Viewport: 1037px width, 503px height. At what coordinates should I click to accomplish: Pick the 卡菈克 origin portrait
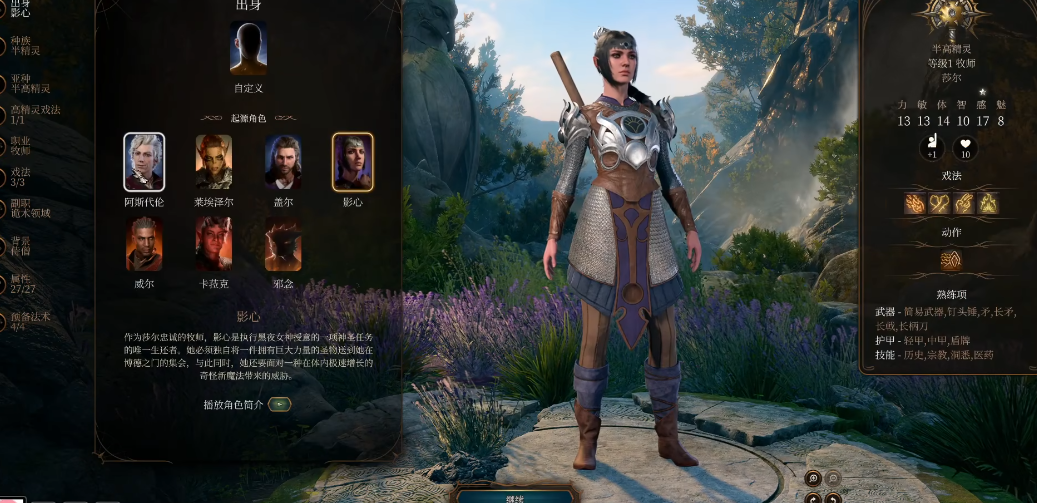tap(213, 244)
